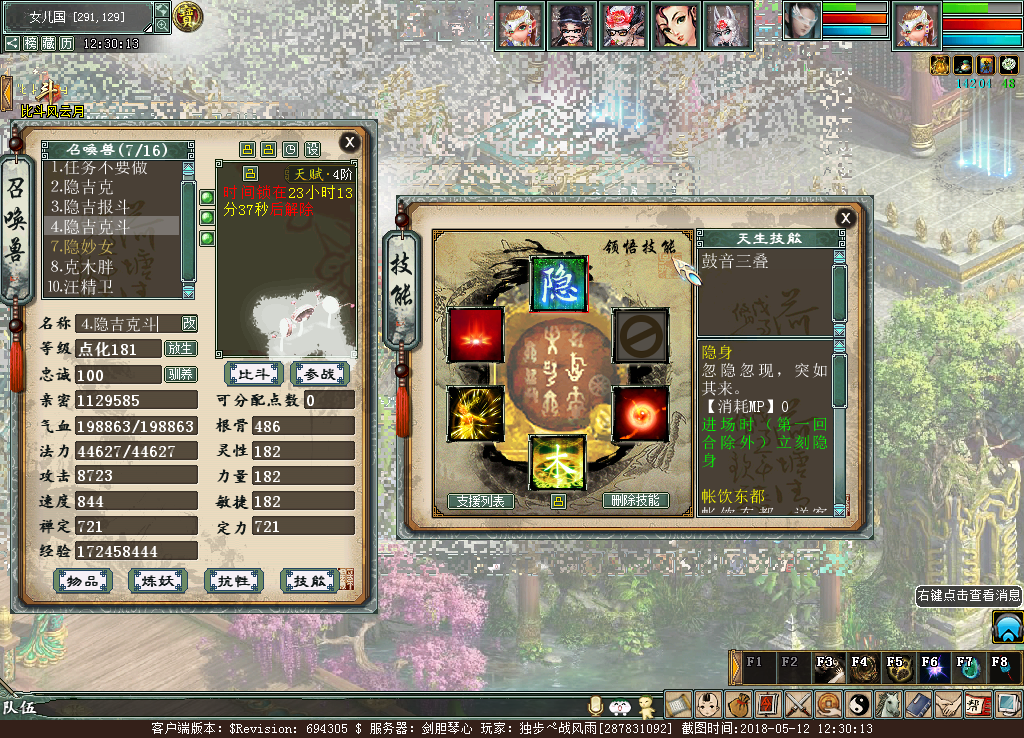Set the summon to 参战

(319, 374)
